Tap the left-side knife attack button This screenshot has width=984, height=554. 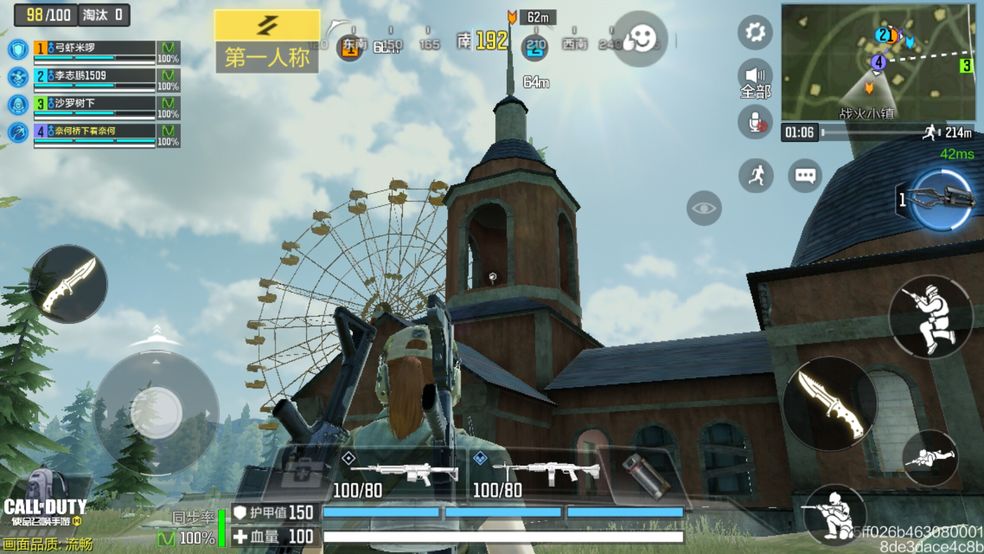tap(68, 285)
